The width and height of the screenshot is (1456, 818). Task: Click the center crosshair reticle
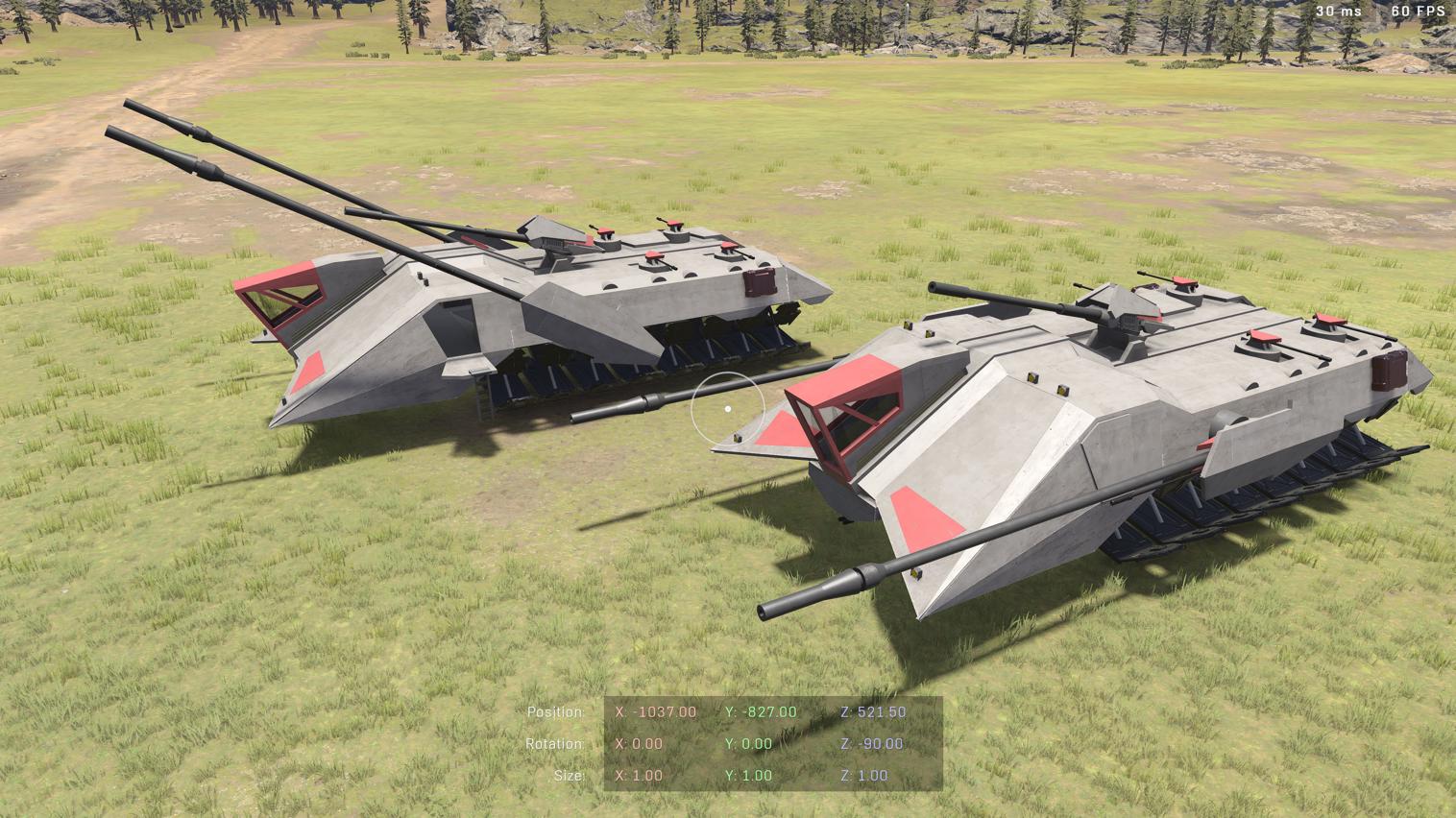(x=727, y=409)
